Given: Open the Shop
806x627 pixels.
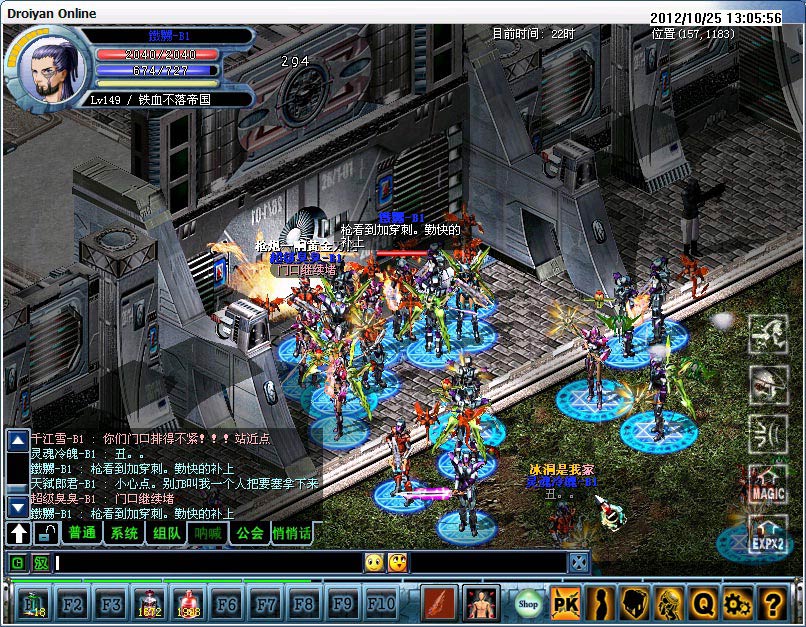Looking at the screenshot, I should click(x=528, y=603).
